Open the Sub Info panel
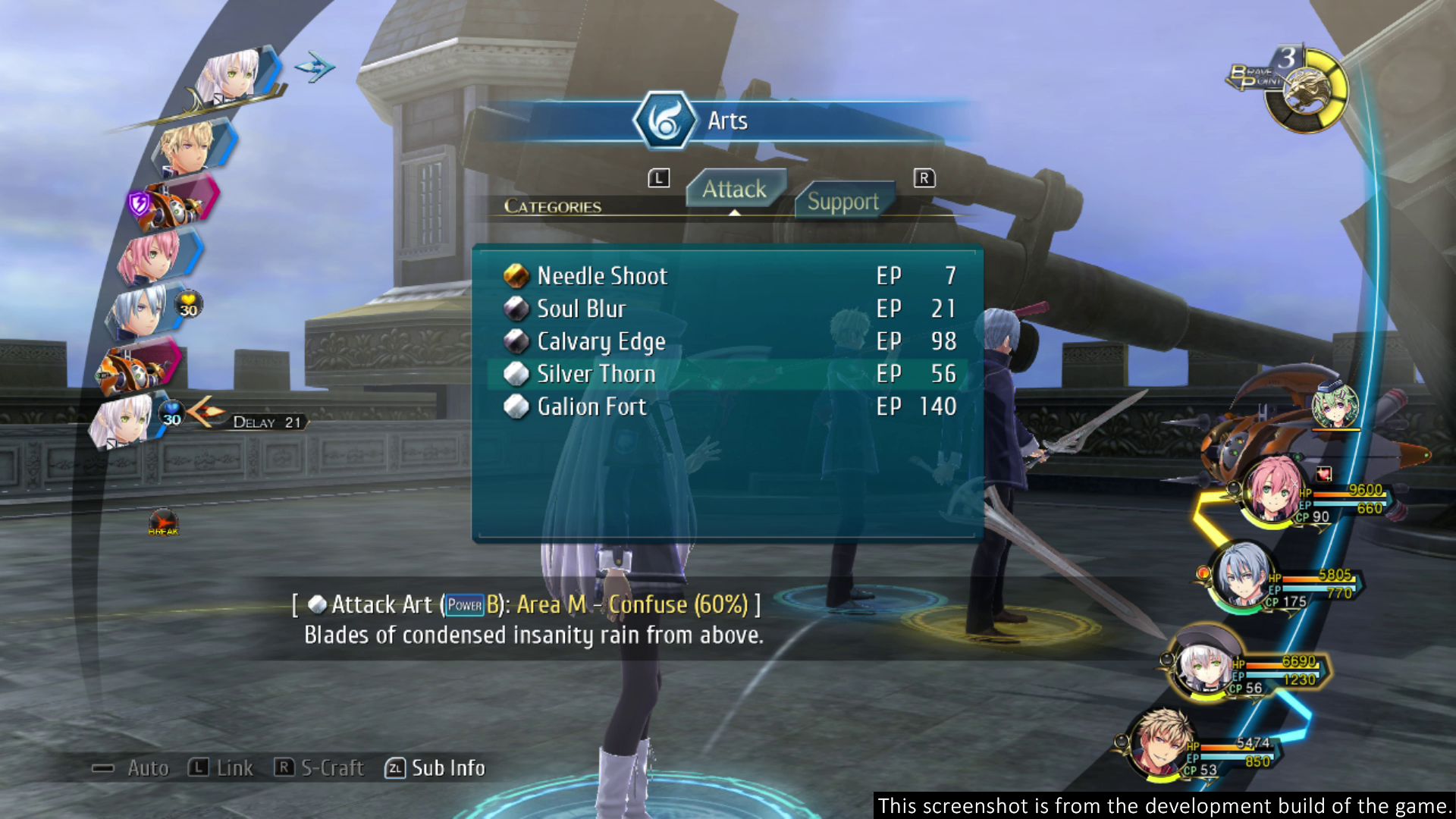Viewport: 1456px width, 819px height. [x=436, y=768]
